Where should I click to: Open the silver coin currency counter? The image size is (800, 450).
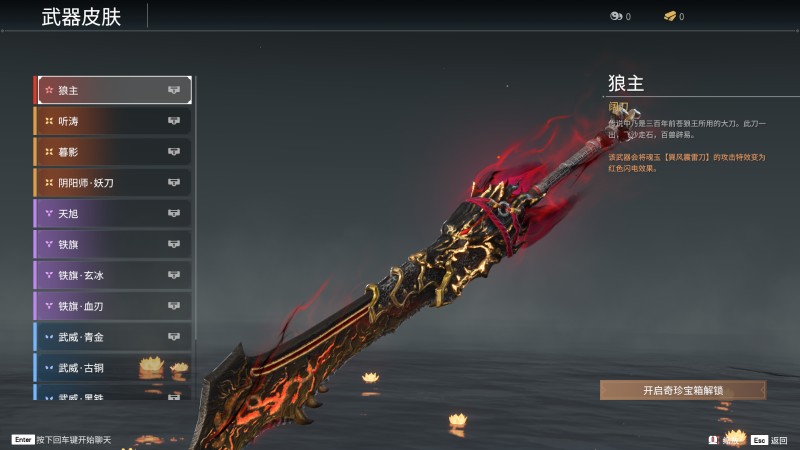[x=620, y=17]
